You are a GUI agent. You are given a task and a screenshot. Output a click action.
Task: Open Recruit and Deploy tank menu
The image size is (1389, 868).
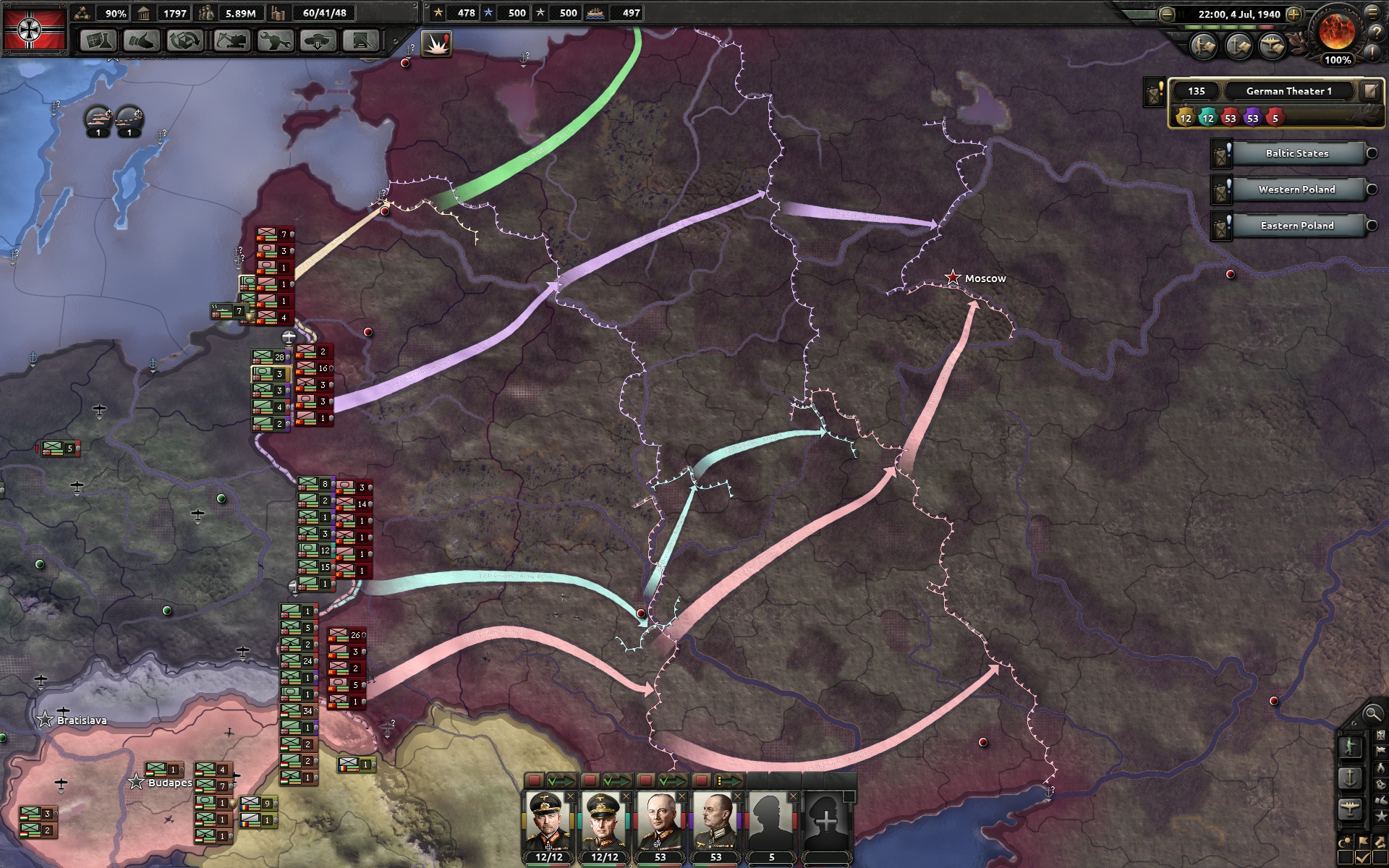[x=318, y=41]
